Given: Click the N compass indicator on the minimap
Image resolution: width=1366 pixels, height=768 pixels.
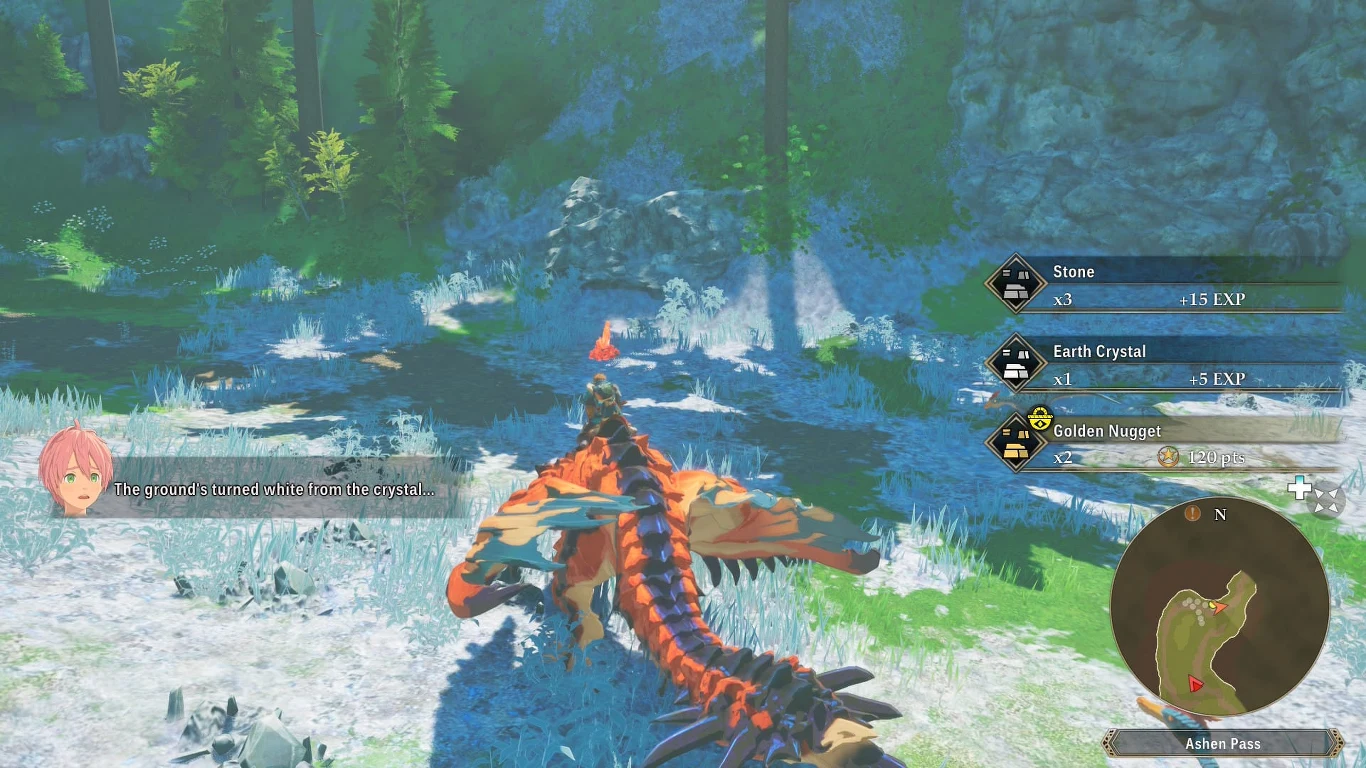Looking at the screenshot, I should [x=1221, y=515].
